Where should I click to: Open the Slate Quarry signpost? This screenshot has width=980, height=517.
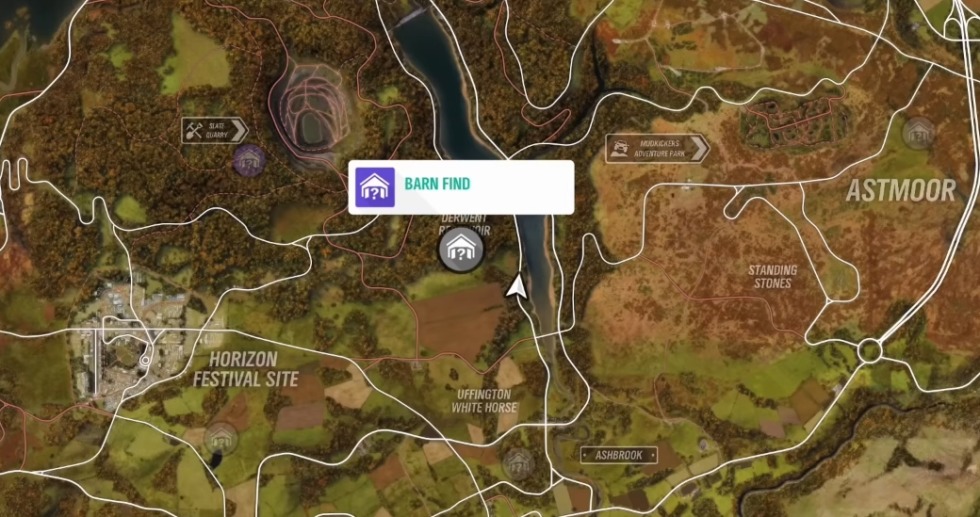pos(214,130)
